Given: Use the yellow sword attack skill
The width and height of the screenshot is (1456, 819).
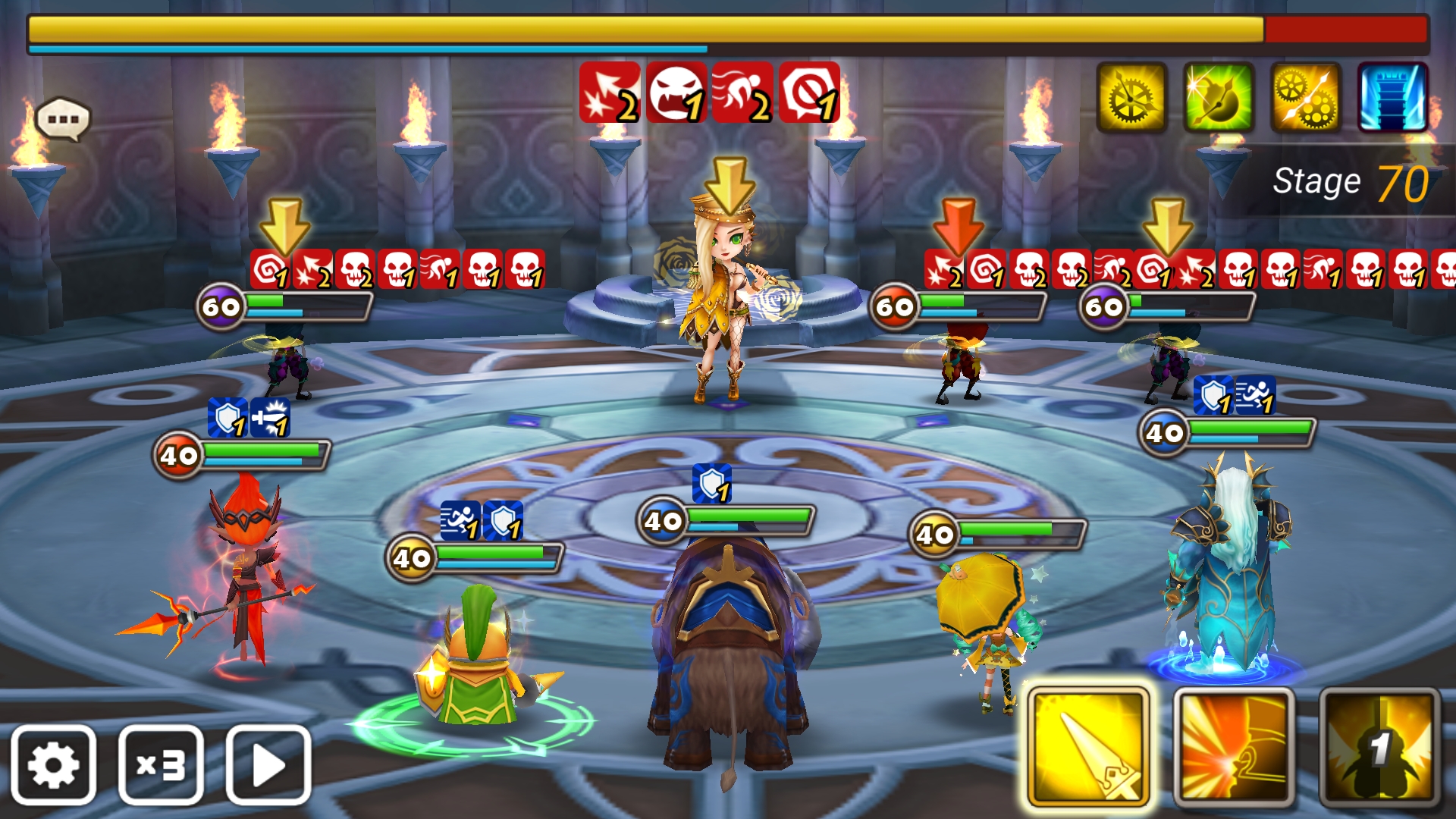Looking at the screenshot, I should (x=1088, y=748).
